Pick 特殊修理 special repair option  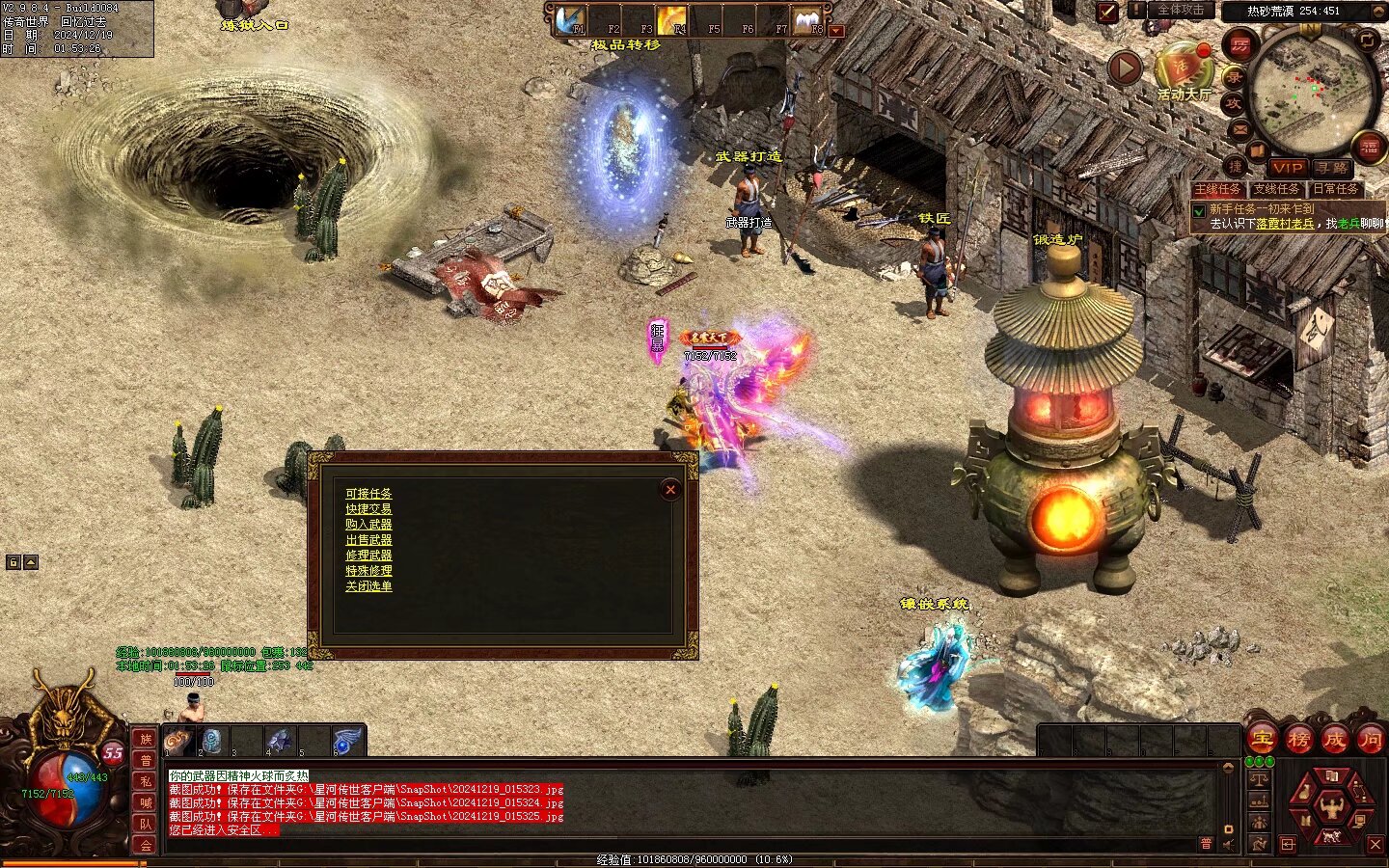[368, 571]
